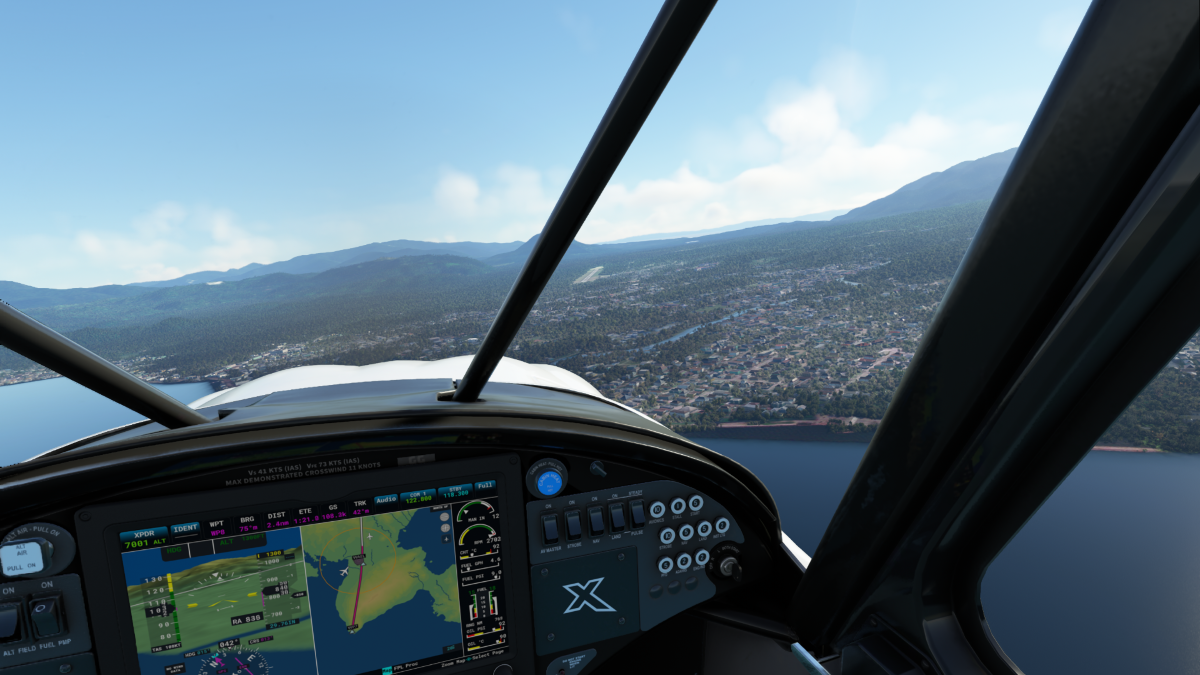Toggle the NAV lights switch
The image size is (1200, 675).
pyautogui.click(x=596, y=520)
